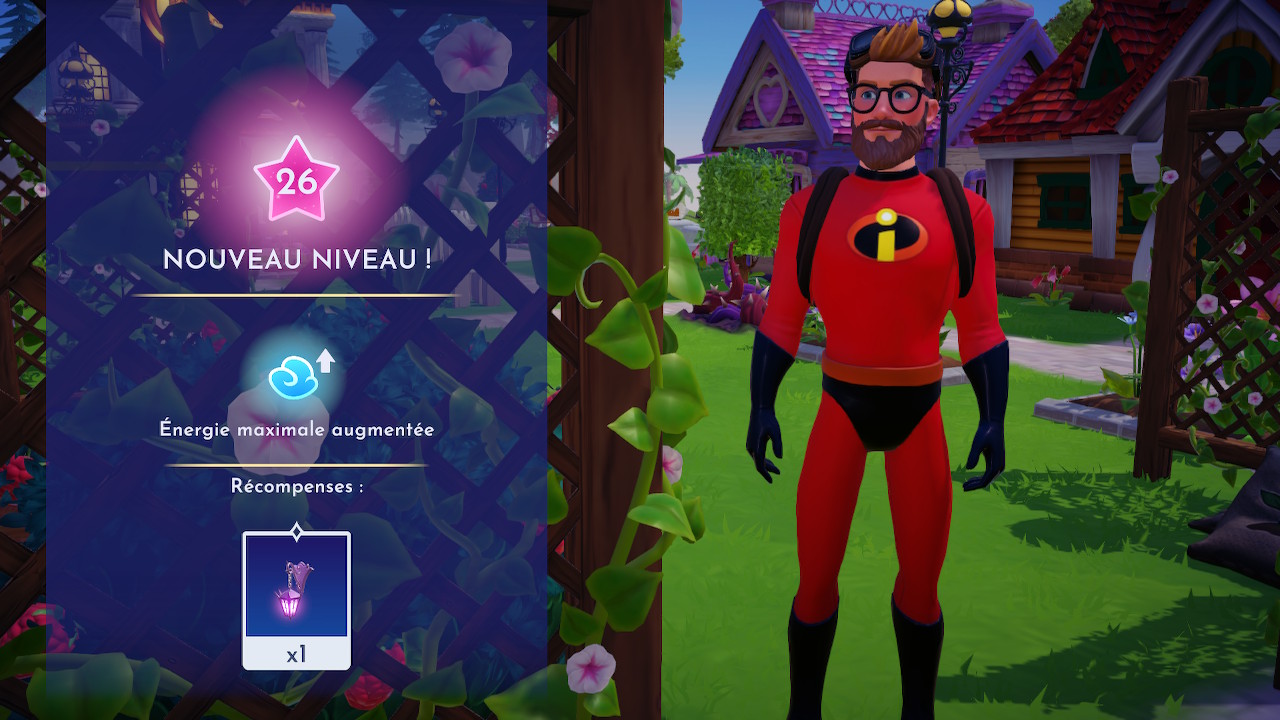The width and height of the screenshot is (1280, 720).
Task: Click the blue cloud maximum energy icon
Action: pos(293,378)
